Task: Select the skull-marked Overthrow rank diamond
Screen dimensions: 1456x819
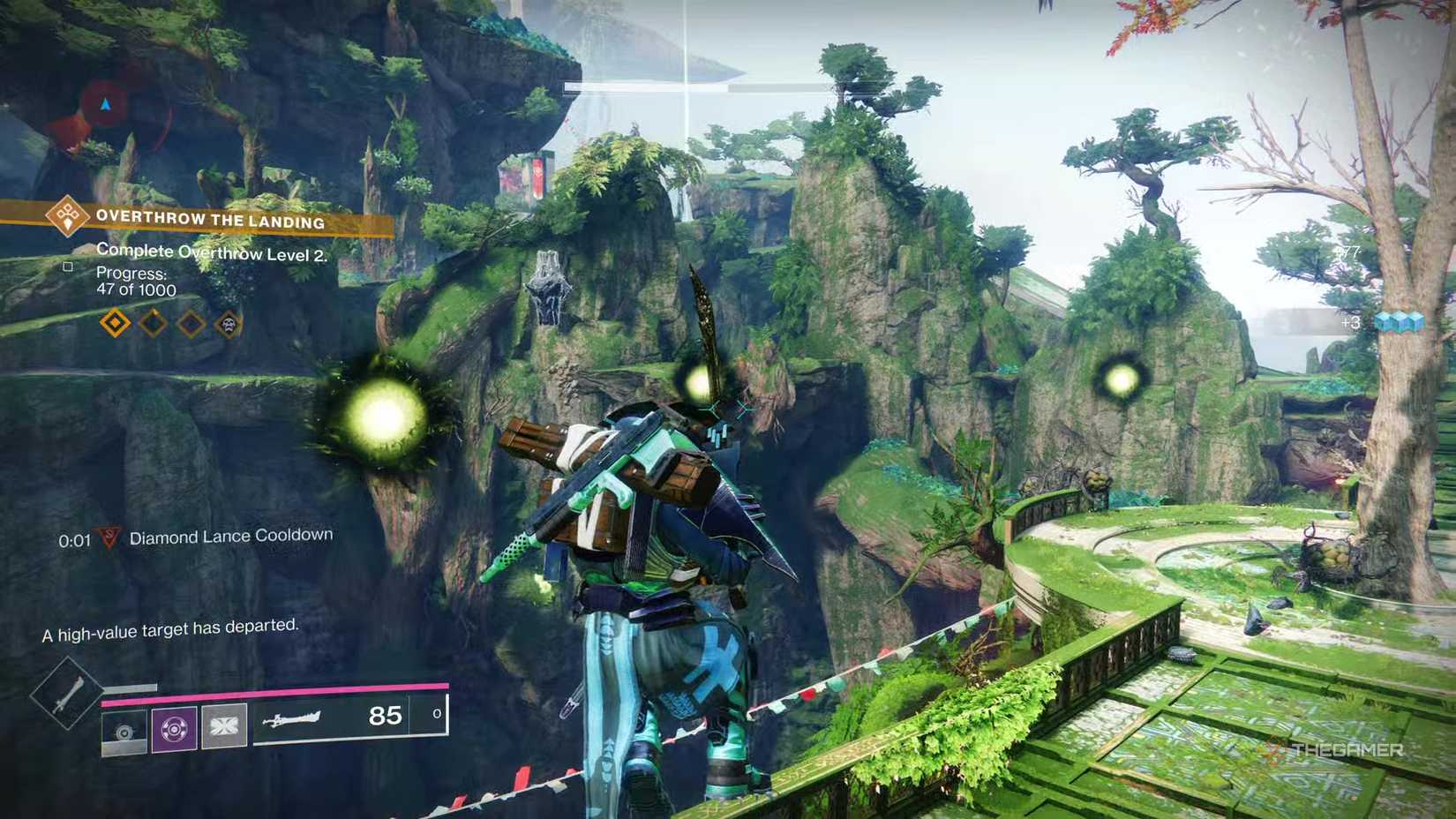Action: coord(229,324)
